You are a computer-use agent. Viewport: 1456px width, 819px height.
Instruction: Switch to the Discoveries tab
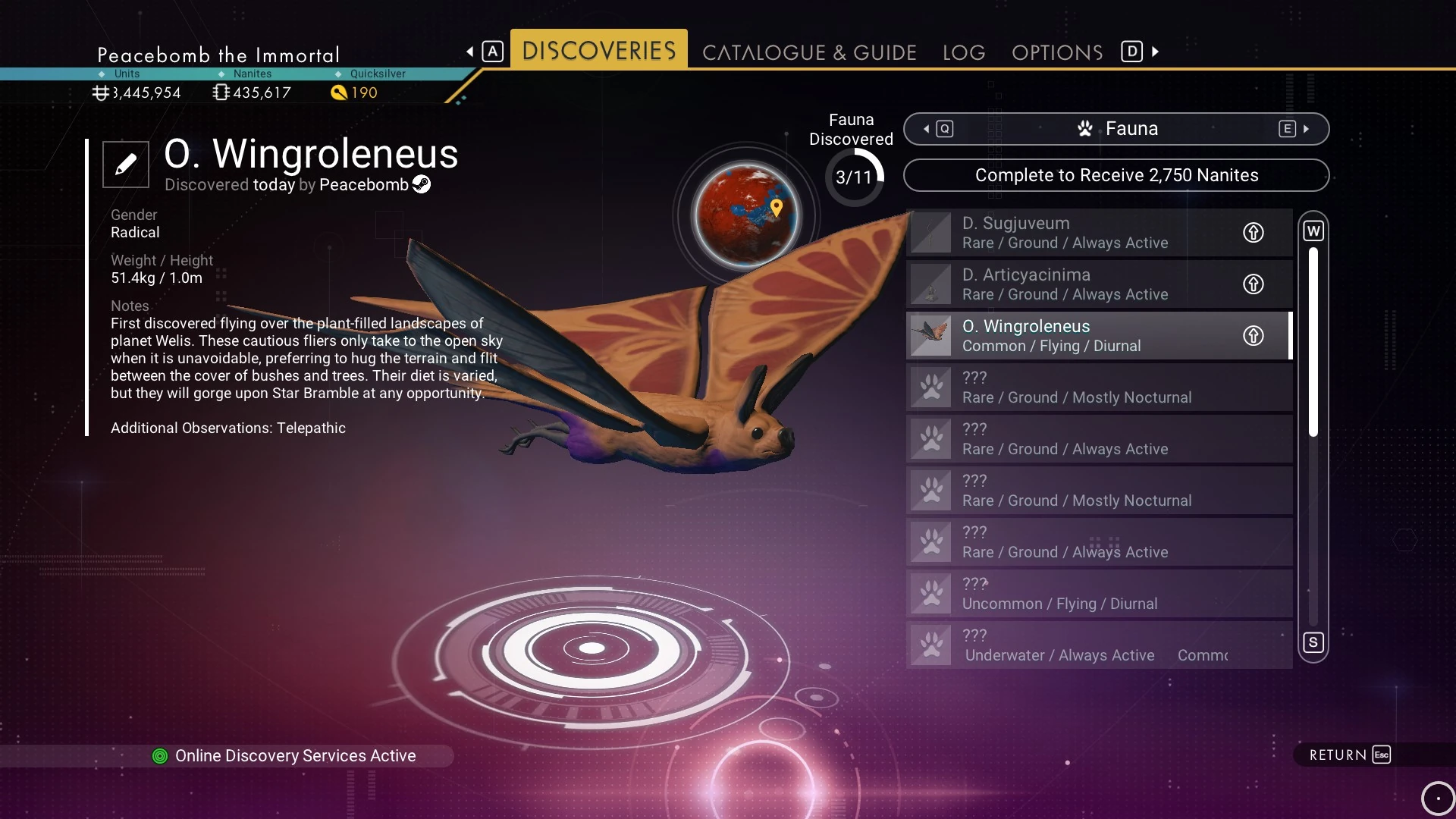(x=598, y=51)
